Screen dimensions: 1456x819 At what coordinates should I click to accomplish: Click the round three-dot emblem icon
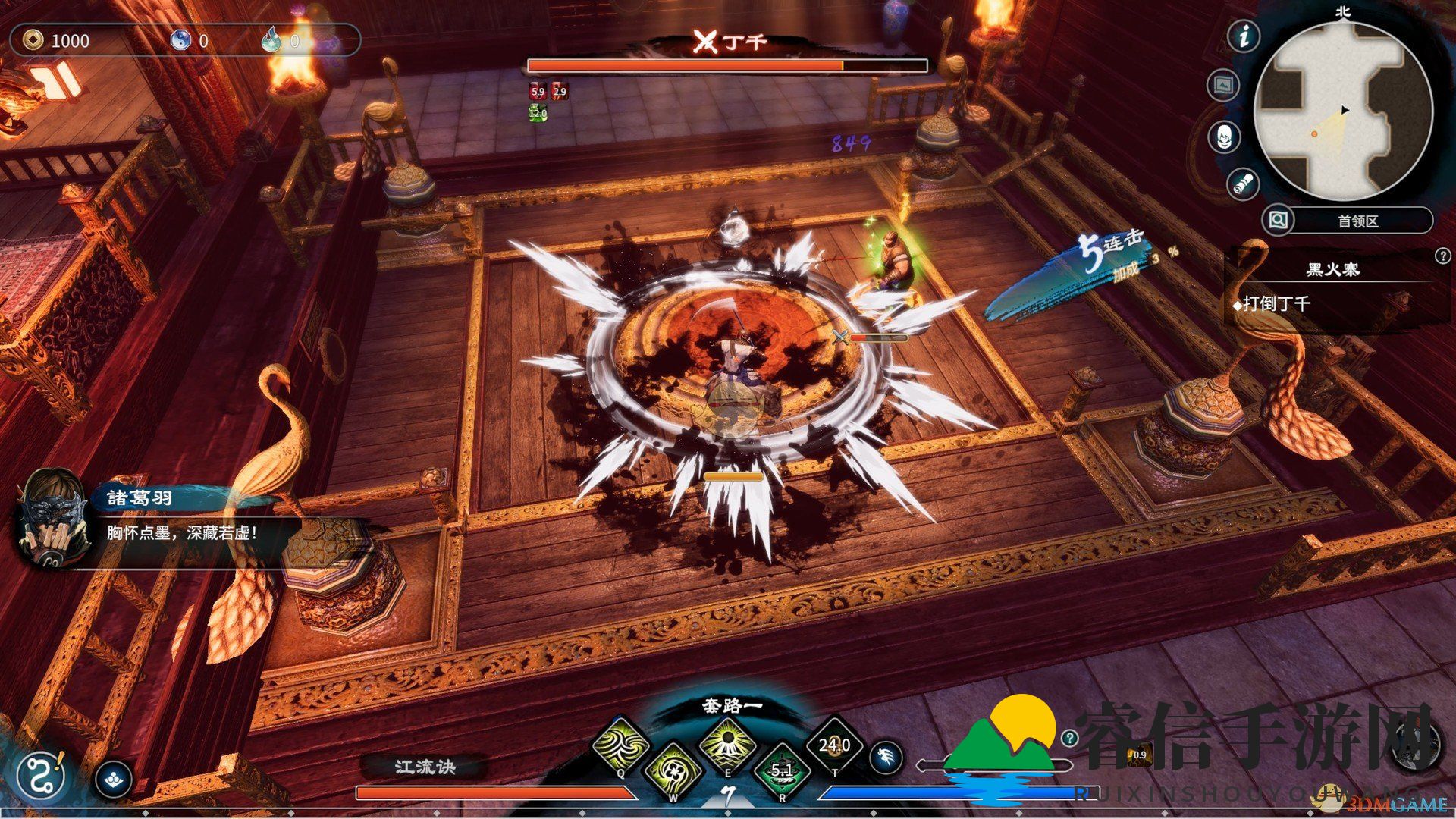(x=115, y=778)
